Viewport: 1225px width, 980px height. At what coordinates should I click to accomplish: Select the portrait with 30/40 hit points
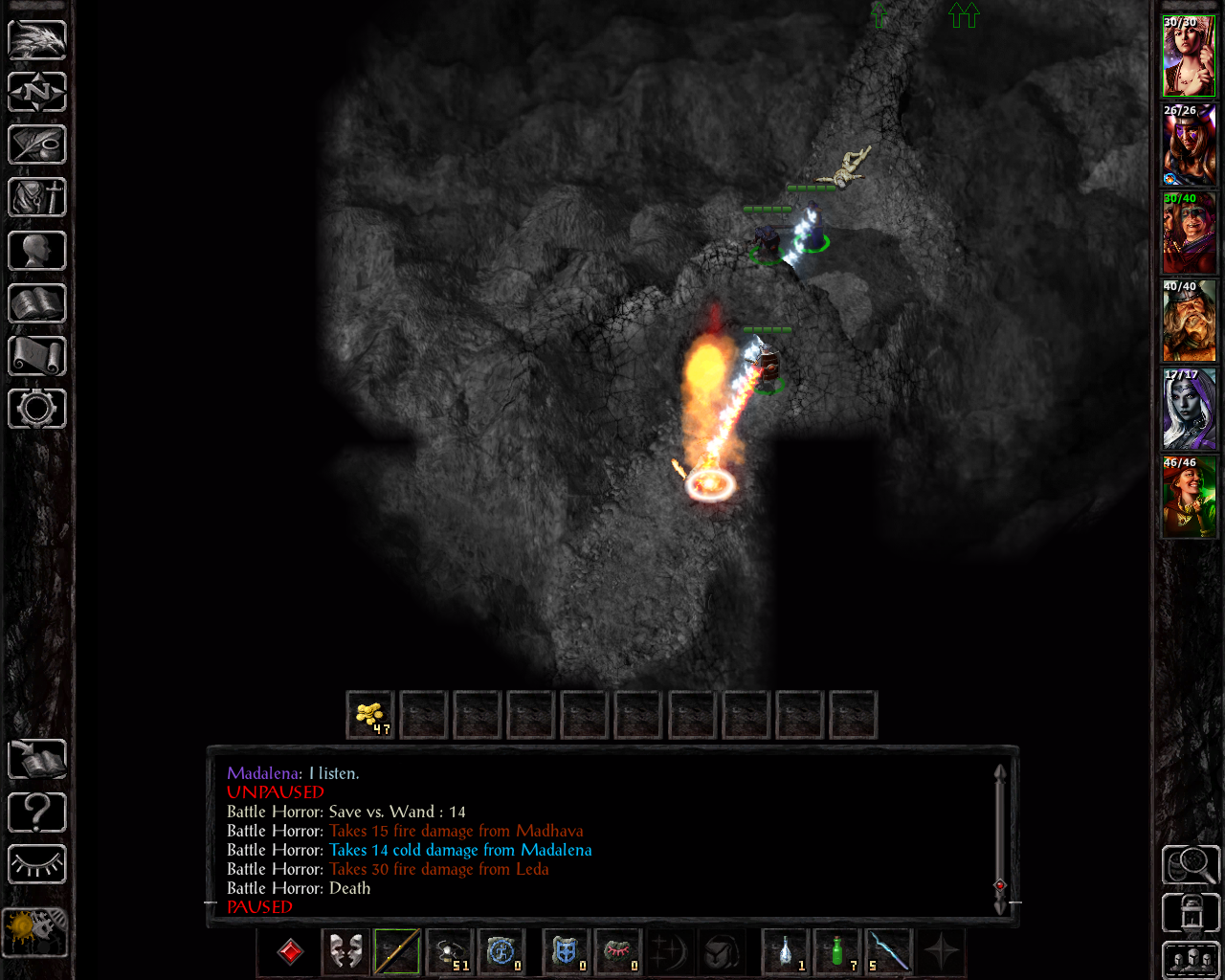1189,234
